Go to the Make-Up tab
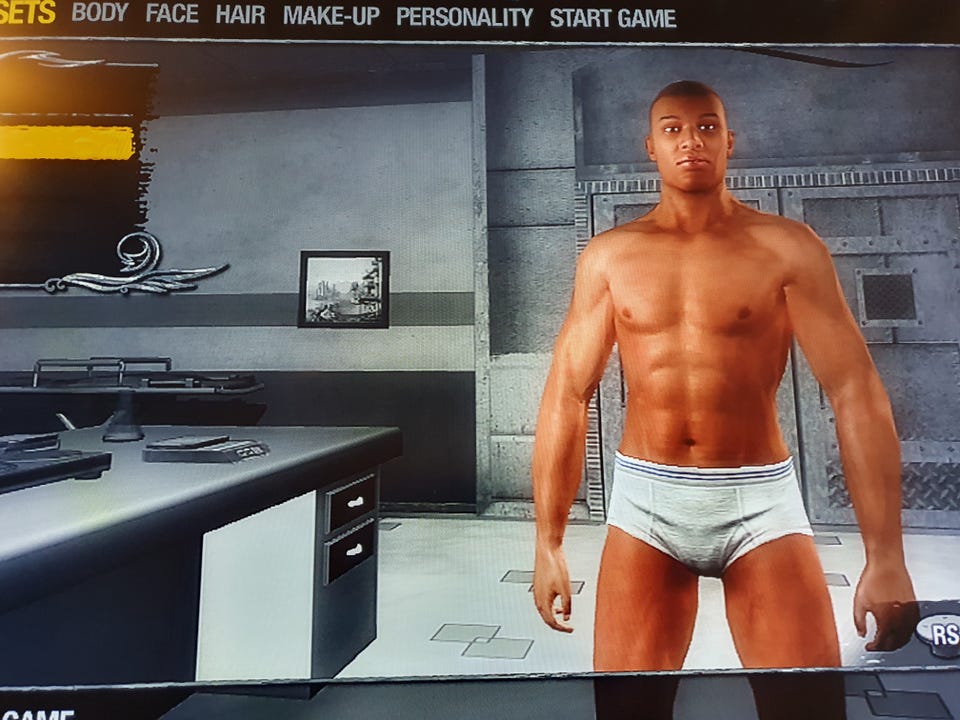Image resolution: width=960 pixels, height=720 pixels. click(x=331, y=16)
